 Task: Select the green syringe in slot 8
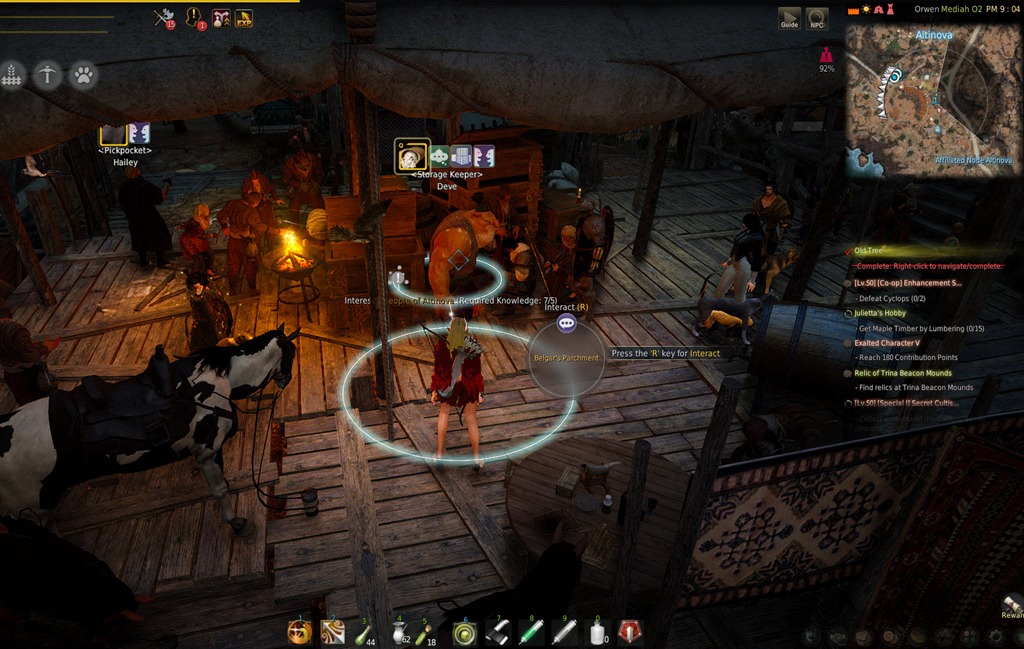531,632
